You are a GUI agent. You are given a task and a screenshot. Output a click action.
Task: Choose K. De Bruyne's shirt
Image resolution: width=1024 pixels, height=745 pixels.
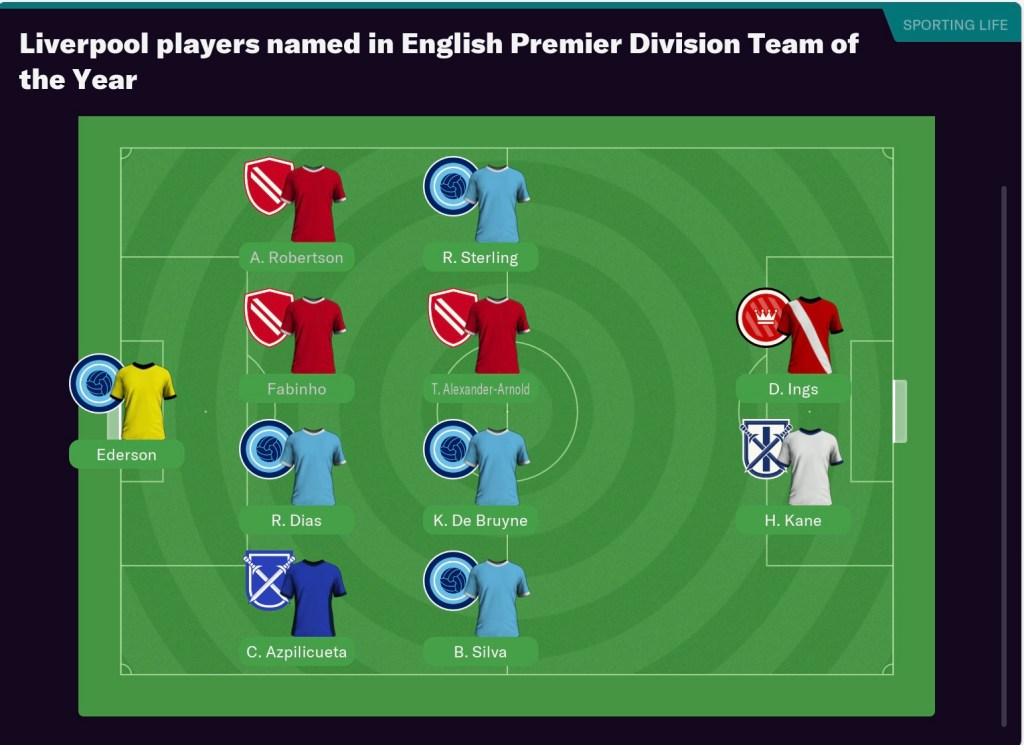click(x=497, y=467)
